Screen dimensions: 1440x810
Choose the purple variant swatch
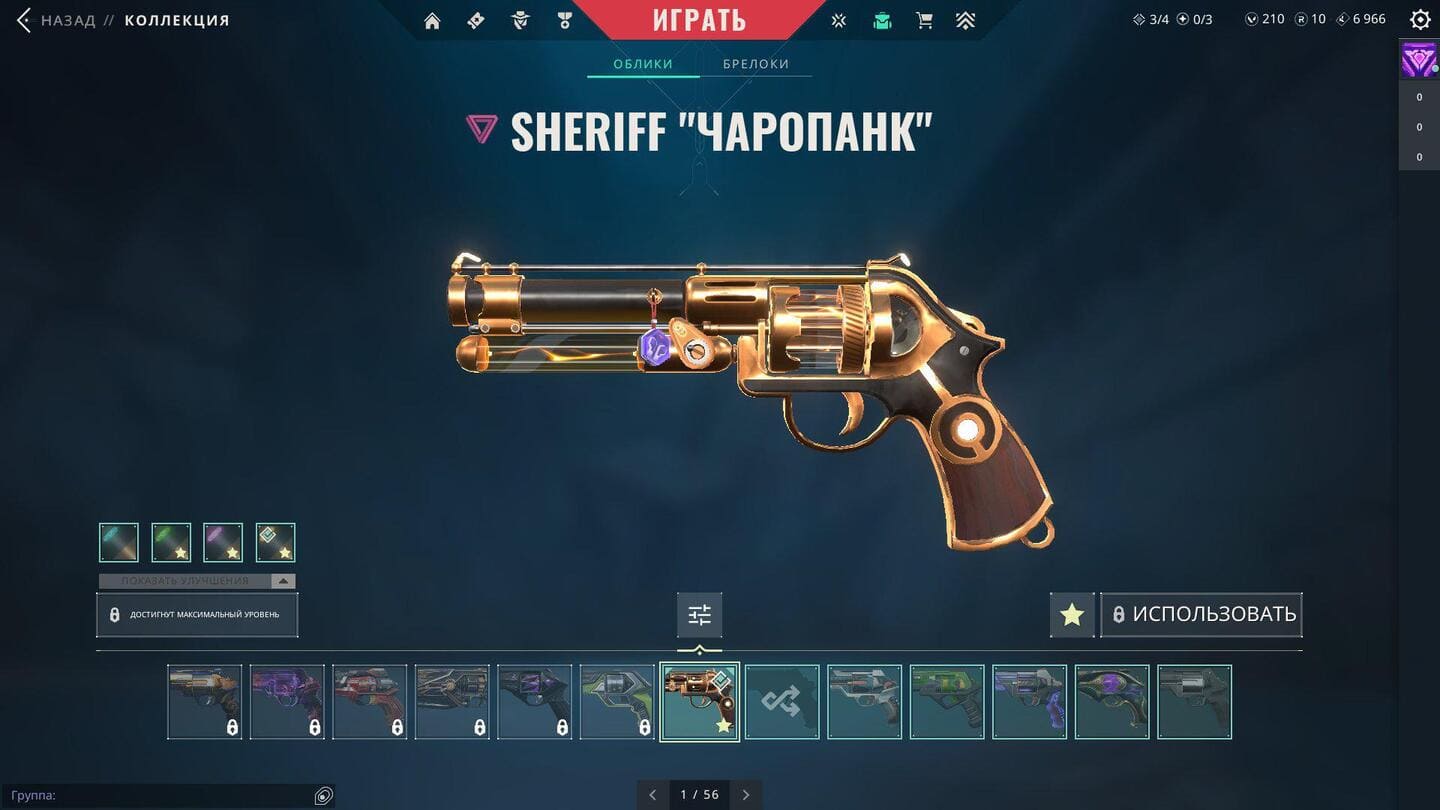click(x=223, y=543)
